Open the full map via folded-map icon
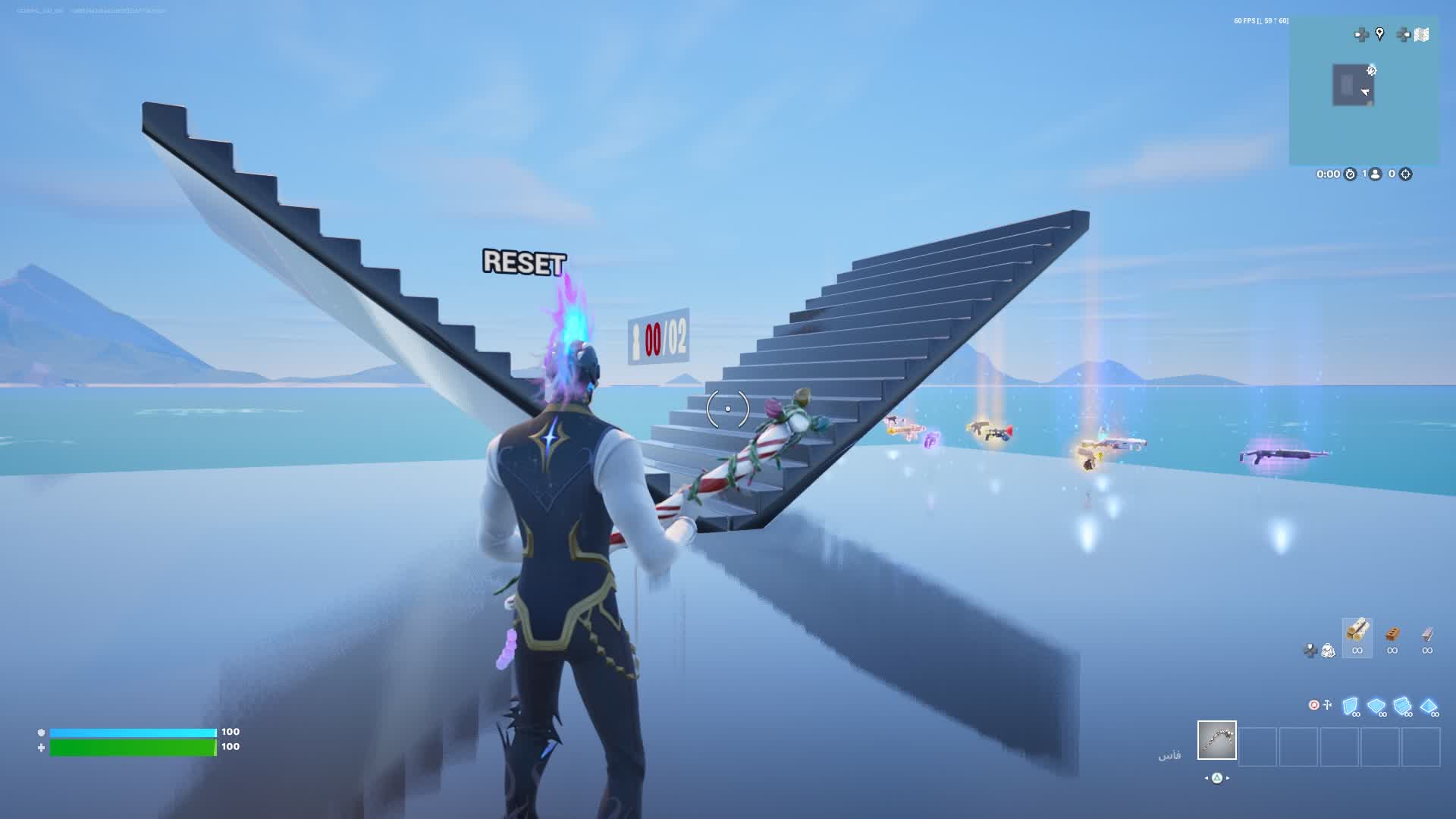 click(x=1421, y=34)
